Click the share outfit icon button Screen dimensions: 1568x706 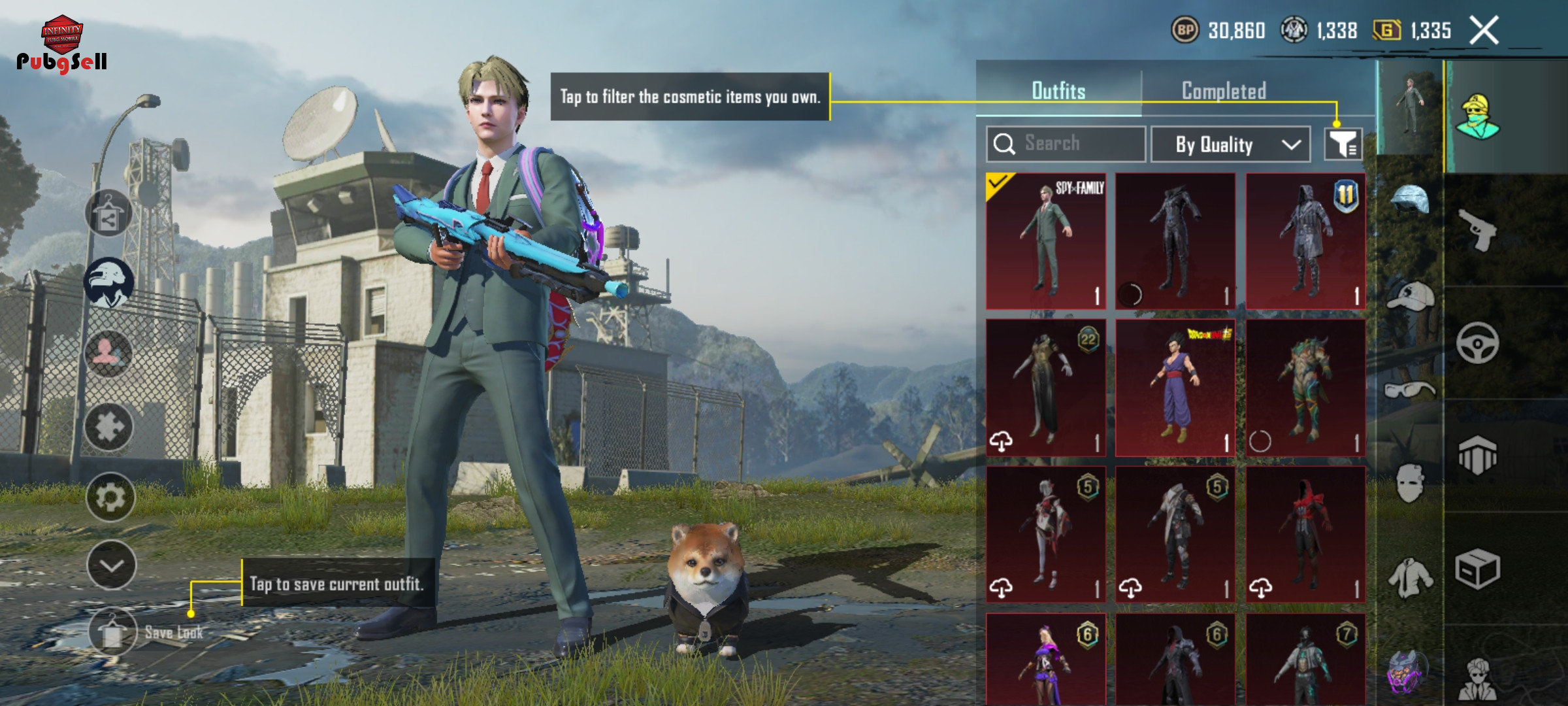tap(108, 214)
